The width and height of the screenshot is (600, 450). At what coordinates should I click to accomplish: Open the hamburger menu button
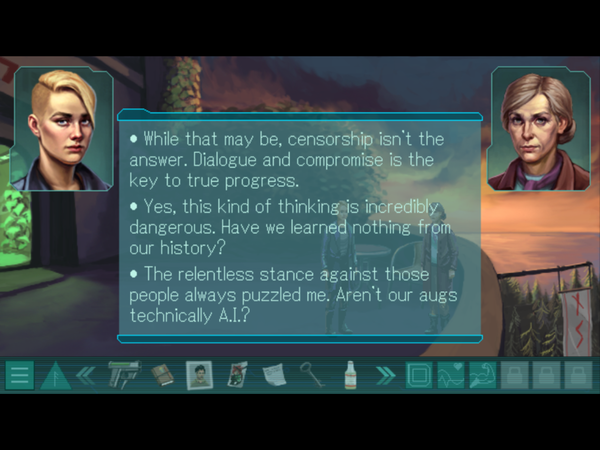(19, 376)
